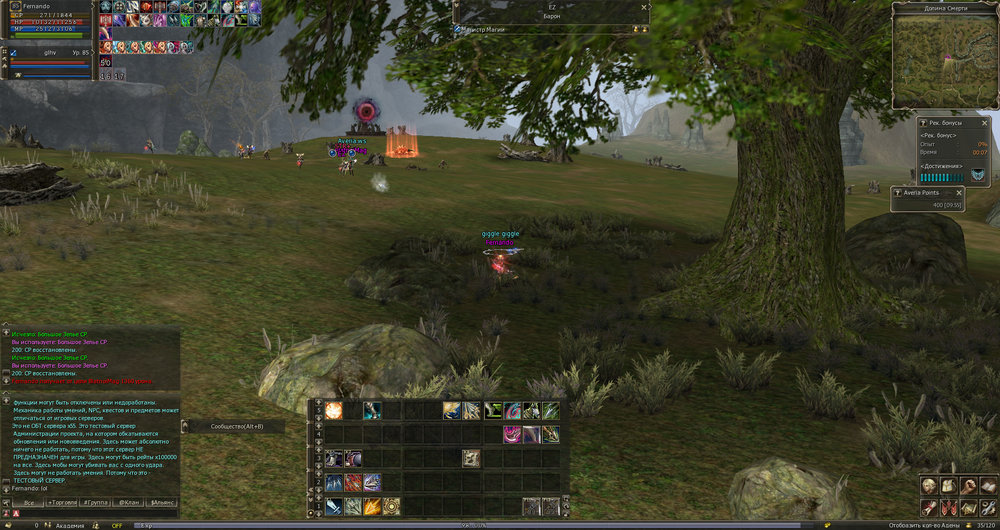This screenshot has width=1000, height=530.
Task: Use the stone rune icon in hotbar row 3
Action: [471, 458]
